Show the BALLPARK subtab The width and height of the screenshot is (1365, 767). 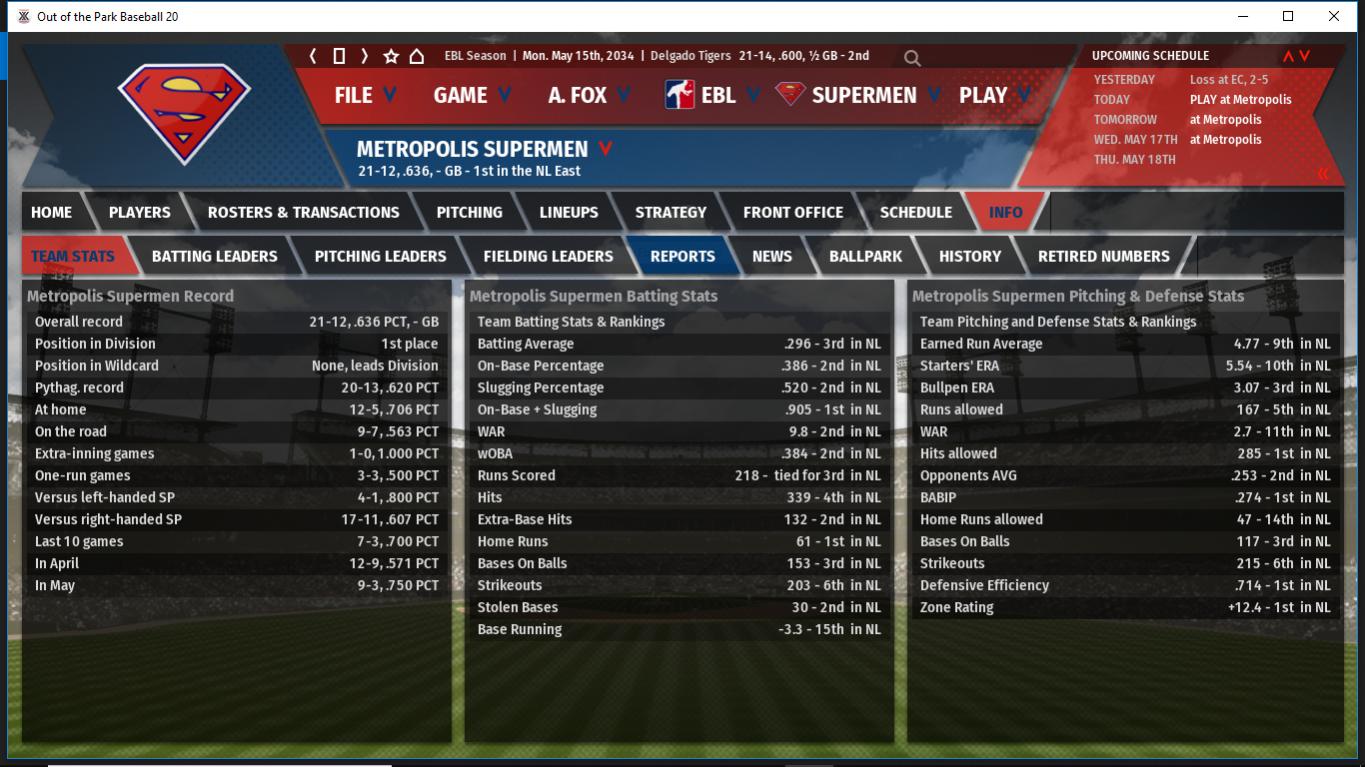pyautogui.click(x=865, y=256)
